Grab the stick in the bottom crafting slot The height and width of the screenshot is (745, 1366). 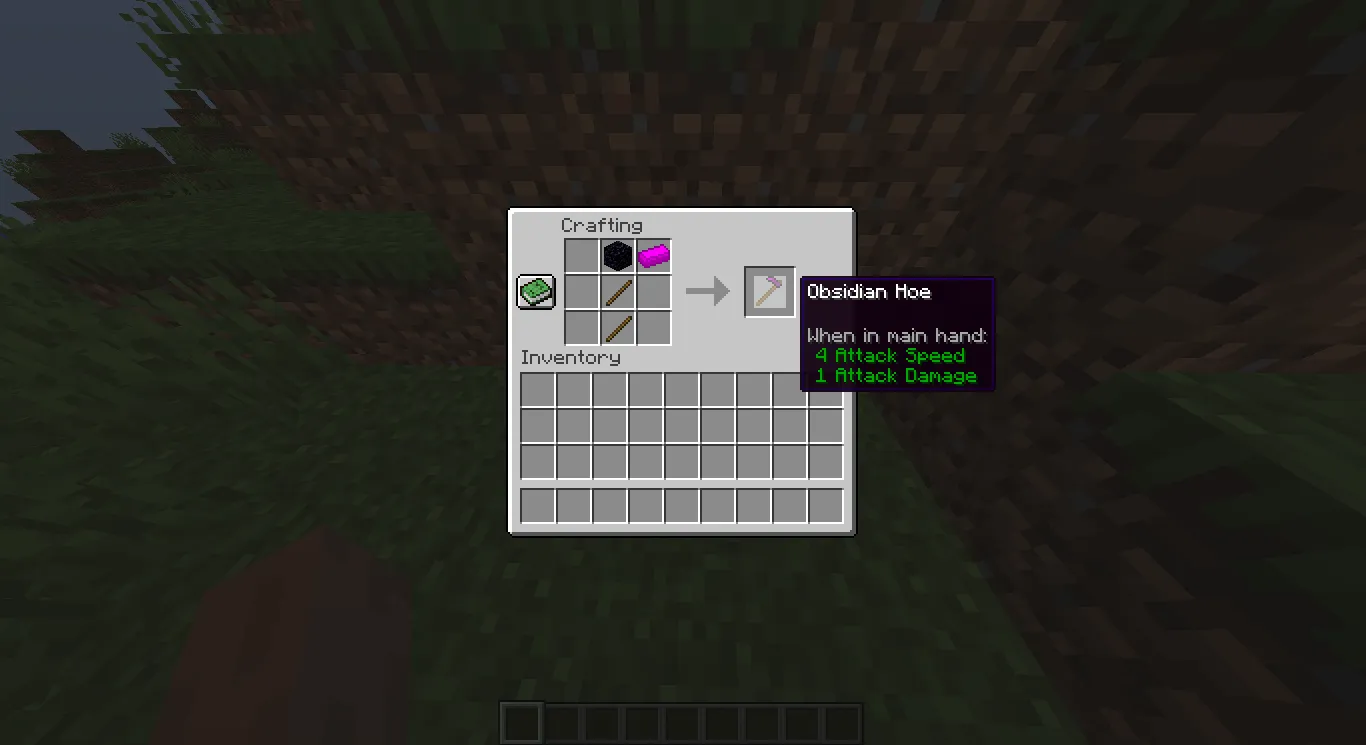617,327
